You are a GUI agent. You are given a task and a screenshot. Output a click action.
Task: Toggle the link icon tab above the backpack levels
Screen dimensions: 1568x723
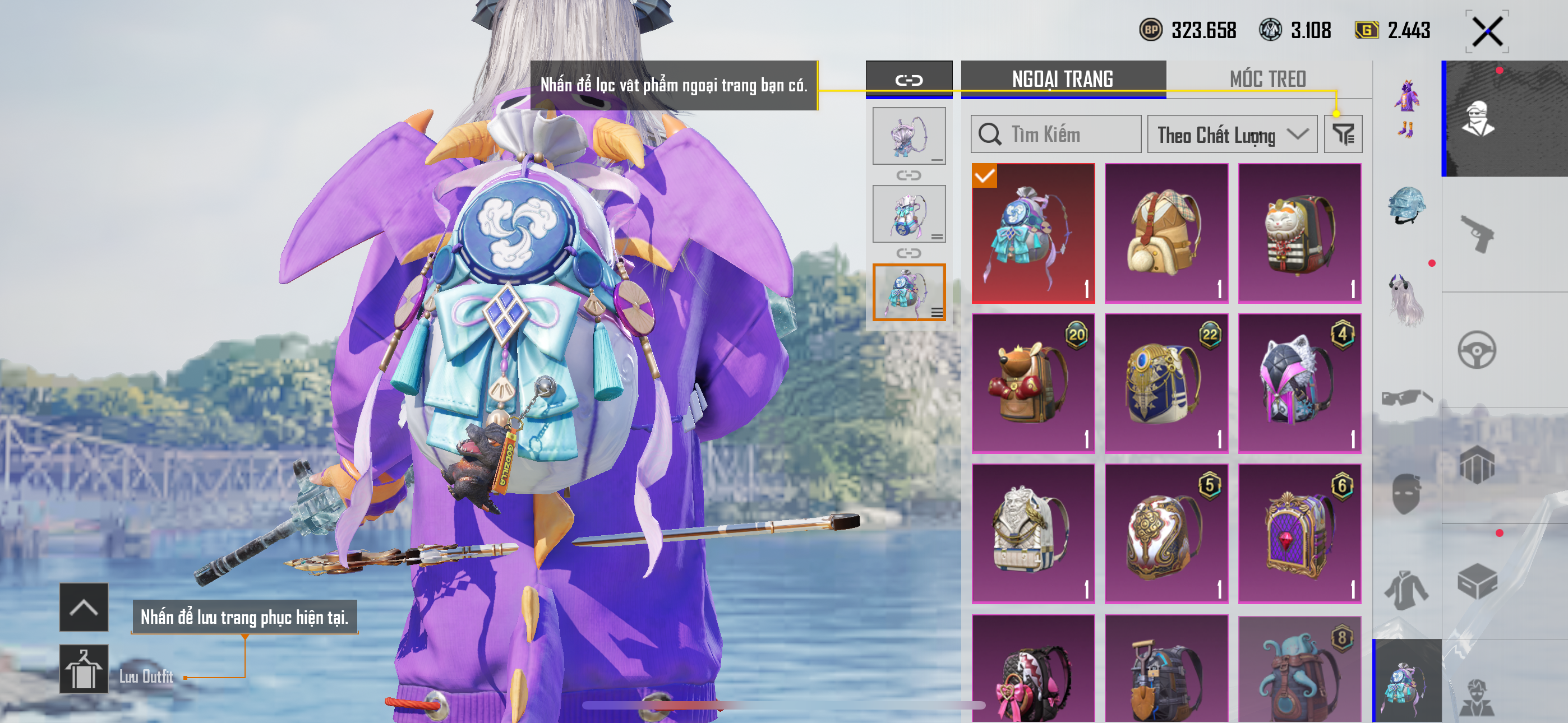pyautogui.click(x=908, y=80)
